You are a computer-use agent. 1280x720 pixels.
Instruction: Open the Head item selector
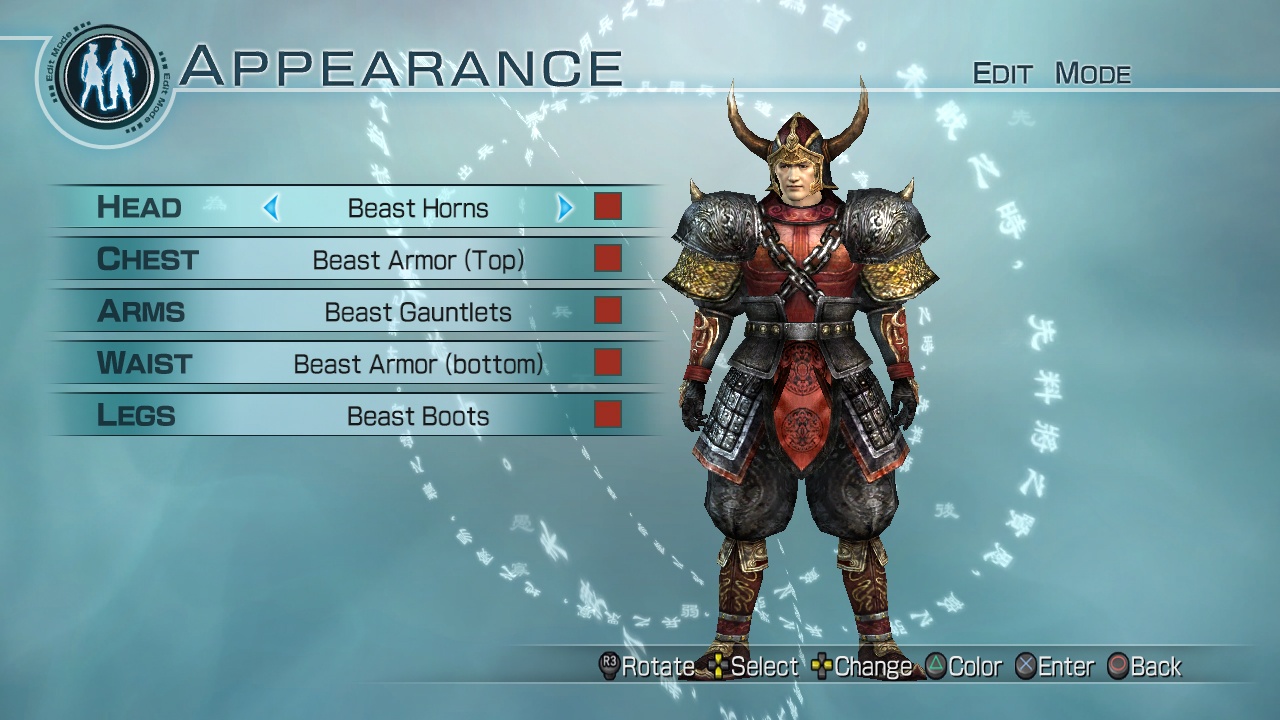click(x=418, y=208)
